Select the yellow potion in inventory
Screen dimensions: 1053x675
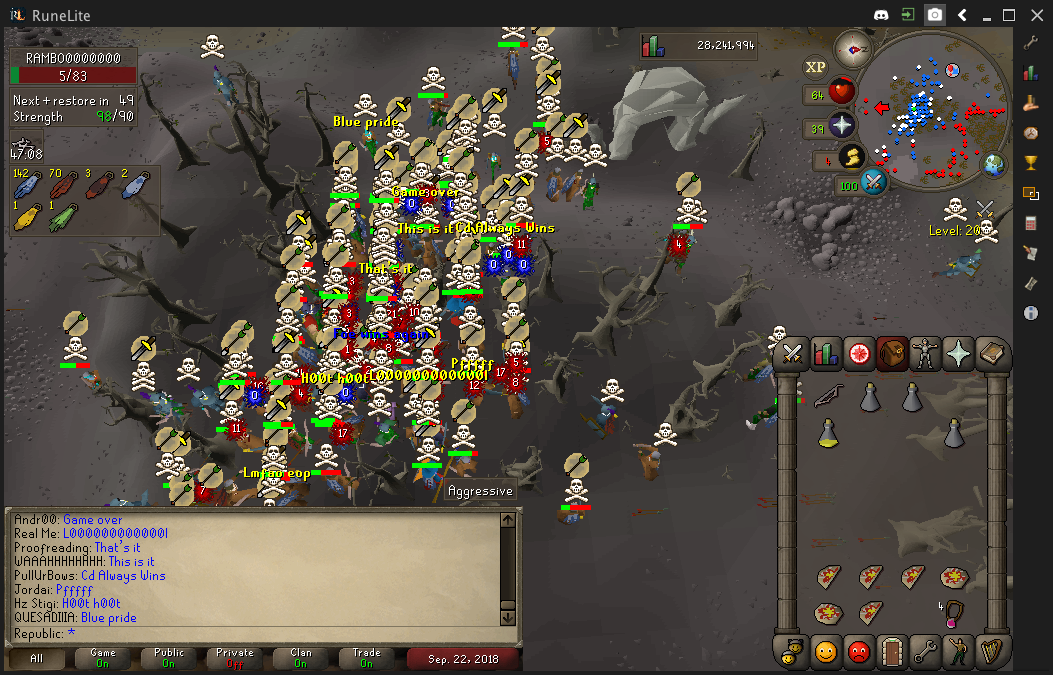click(x=829, y=433)
